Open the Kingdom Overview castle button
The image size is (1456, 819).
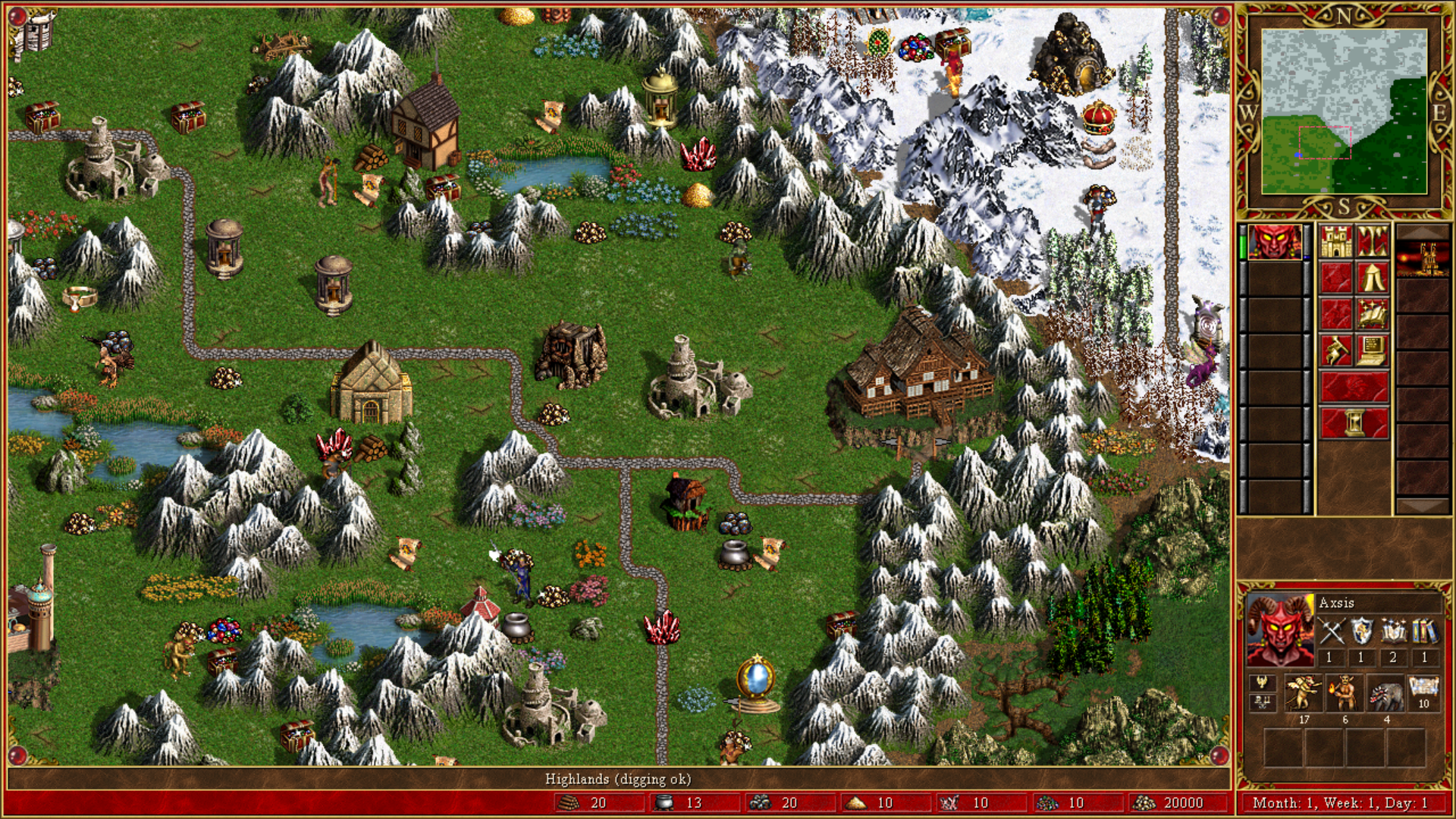coord(1336,242)
